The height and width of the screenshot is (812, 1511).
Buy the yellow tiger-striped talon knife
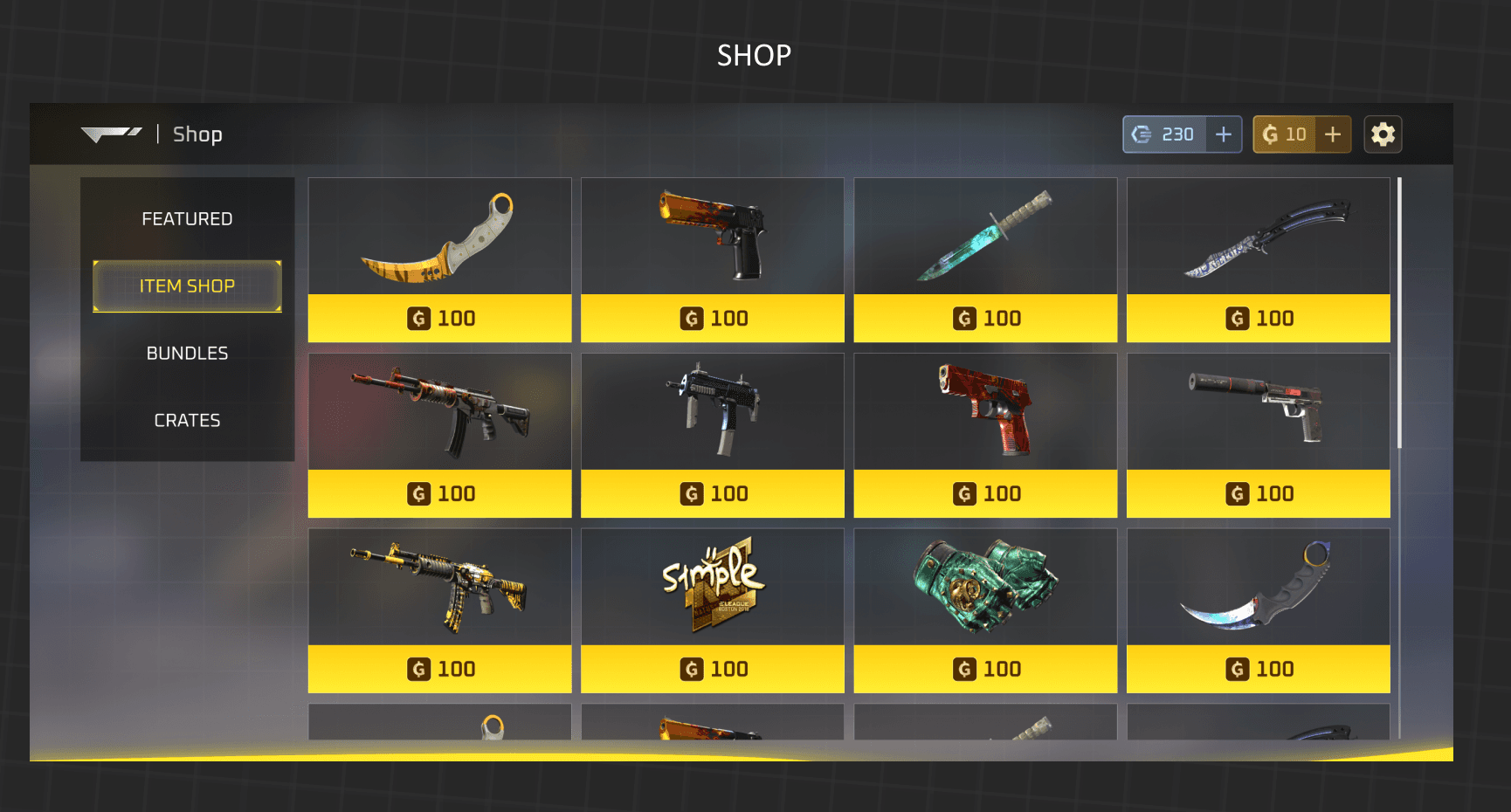(439, 259)
